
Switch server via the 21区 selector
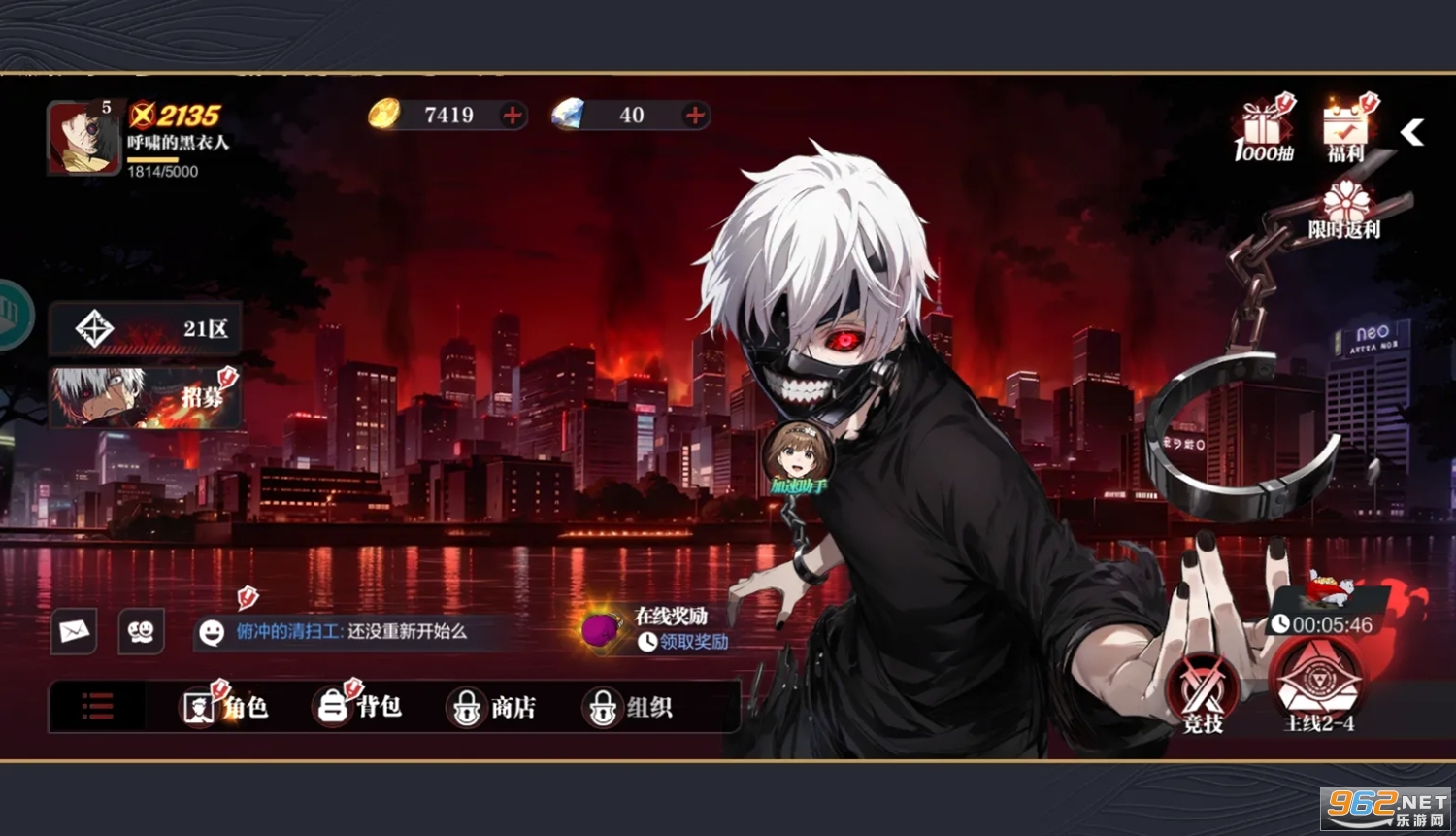(146, 328)
